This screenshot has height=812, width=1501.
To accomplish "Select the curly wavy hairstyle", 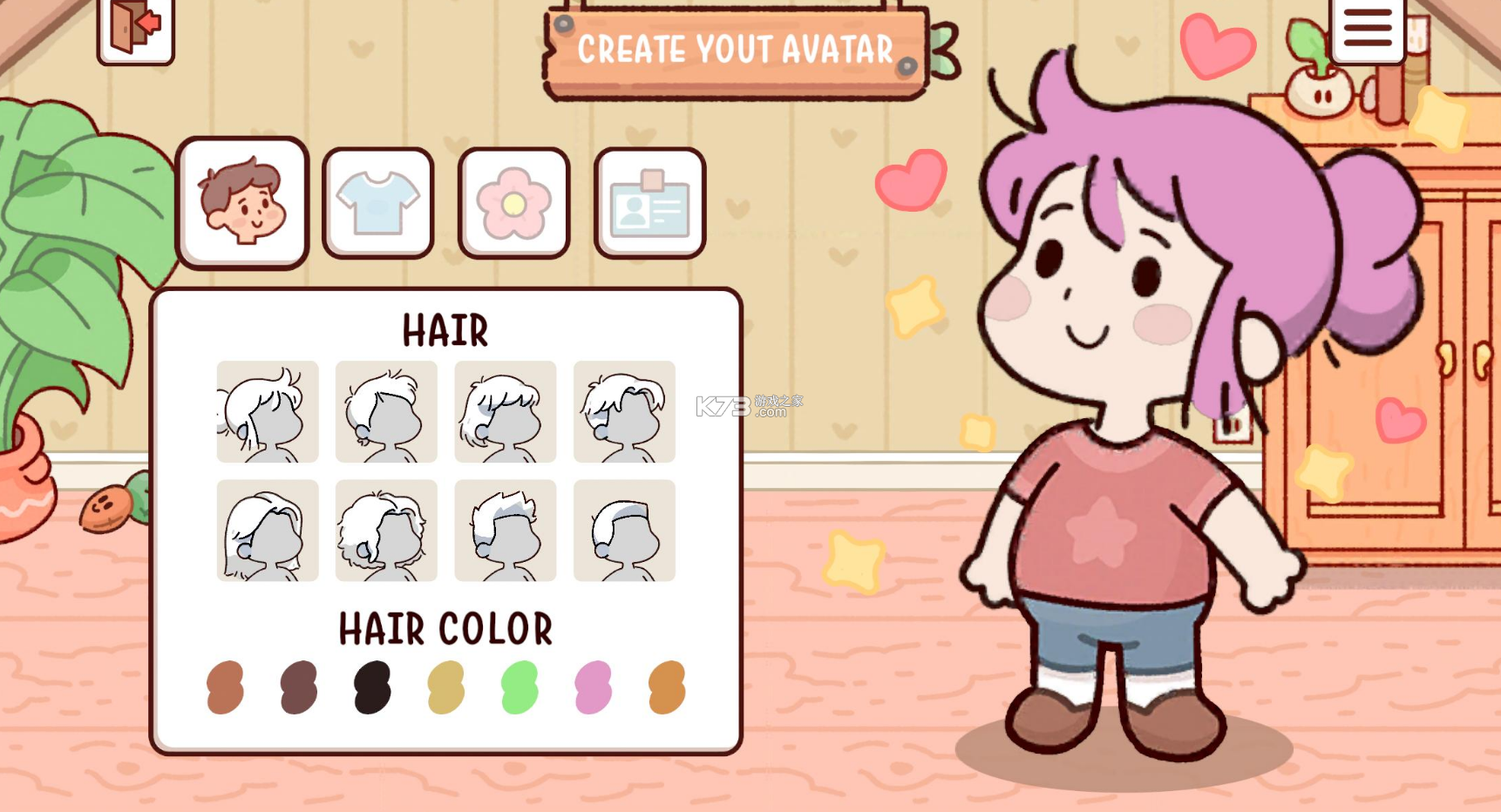I will 386,530.
